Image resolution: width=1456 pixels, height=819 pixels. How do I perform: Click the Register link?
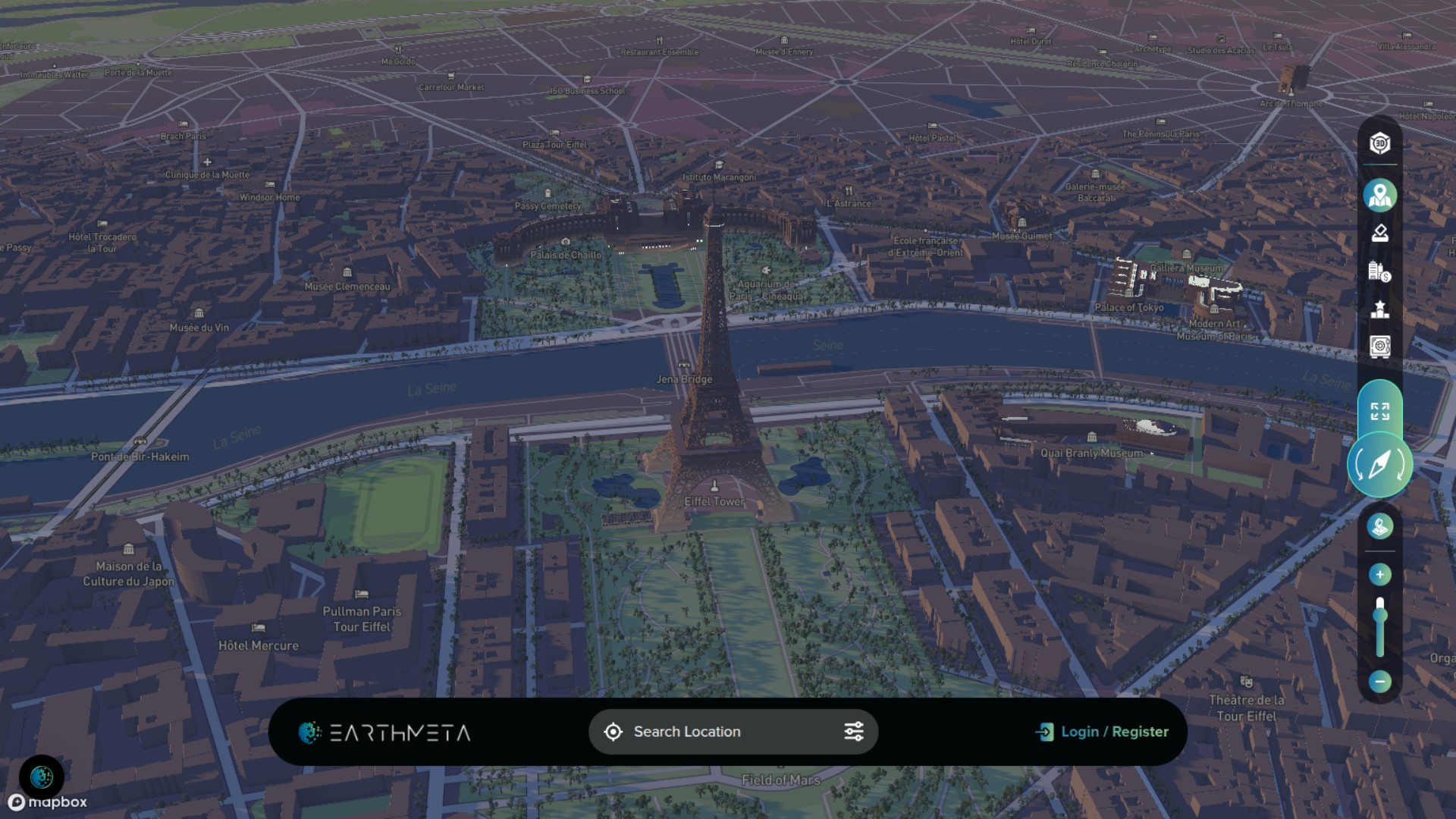[x=1140, y=731]
